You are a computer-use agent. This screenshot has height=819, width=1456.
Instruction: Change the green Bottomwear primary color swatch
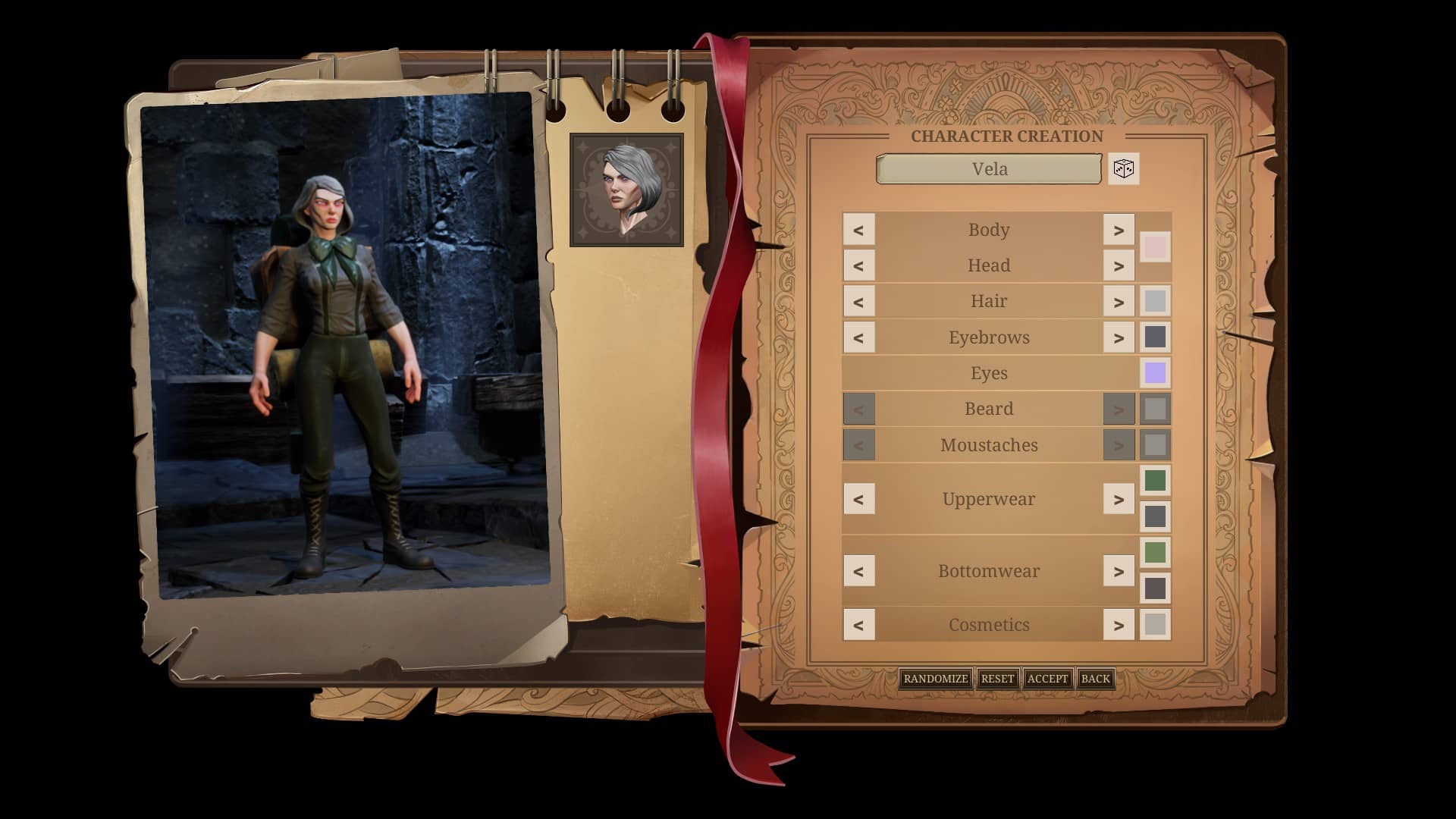coord(1155,552)
